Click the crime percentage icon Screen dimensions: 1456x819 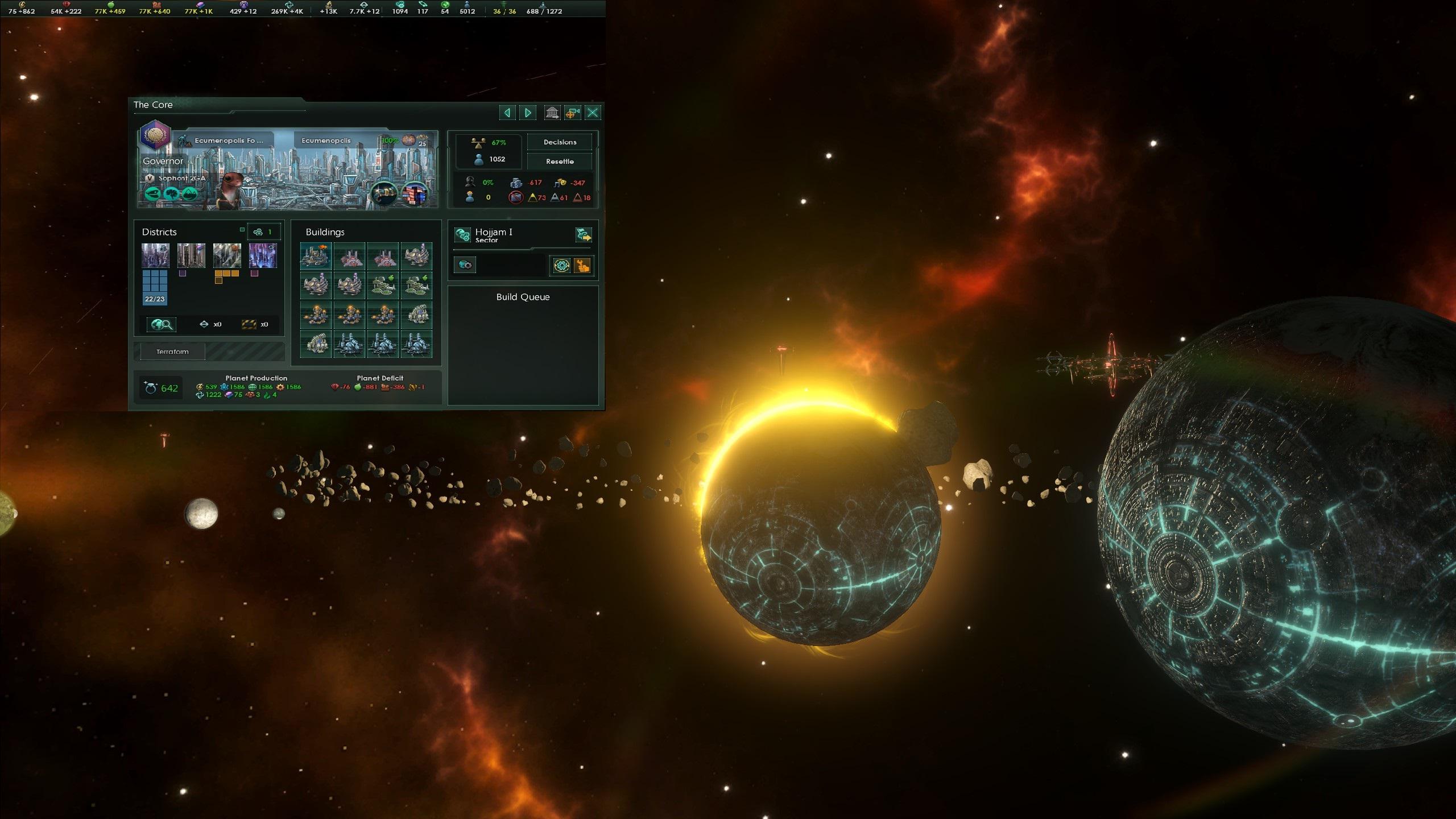tap(470, 182)
